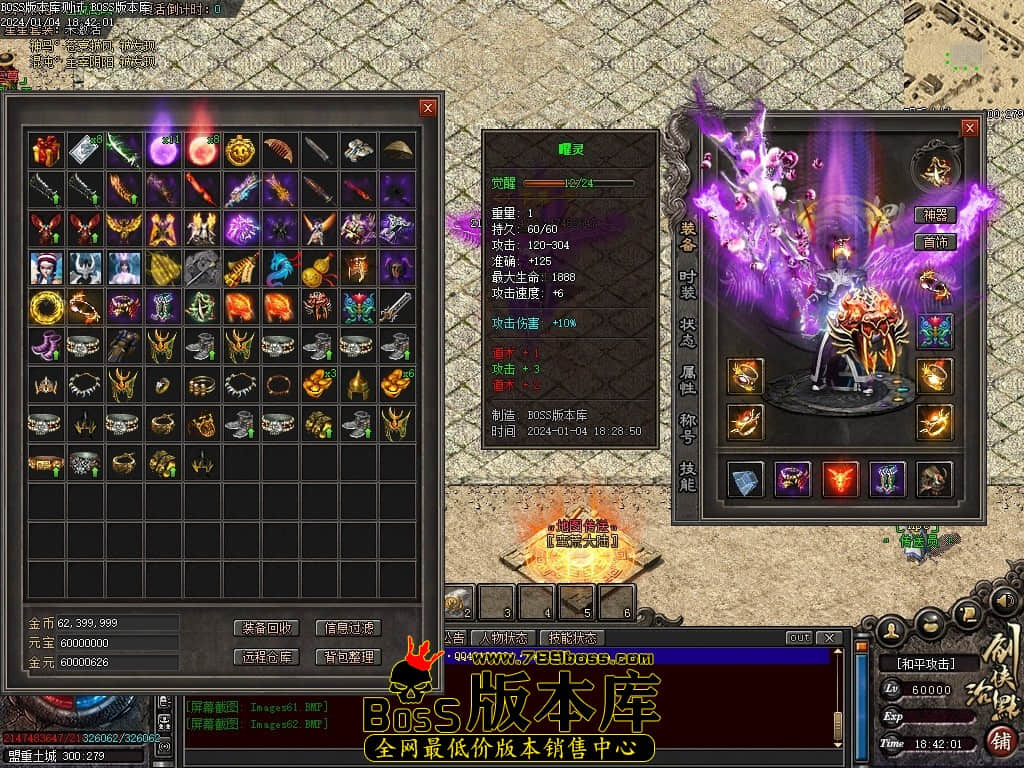
Task: Open the 信息过滤 info filter
Action: [x=348, y=628]
